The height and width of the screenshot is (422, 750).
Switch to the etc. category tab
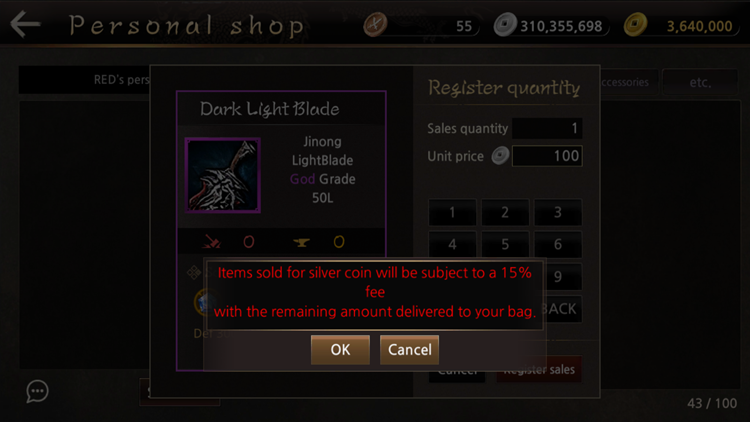click(699, 82)
